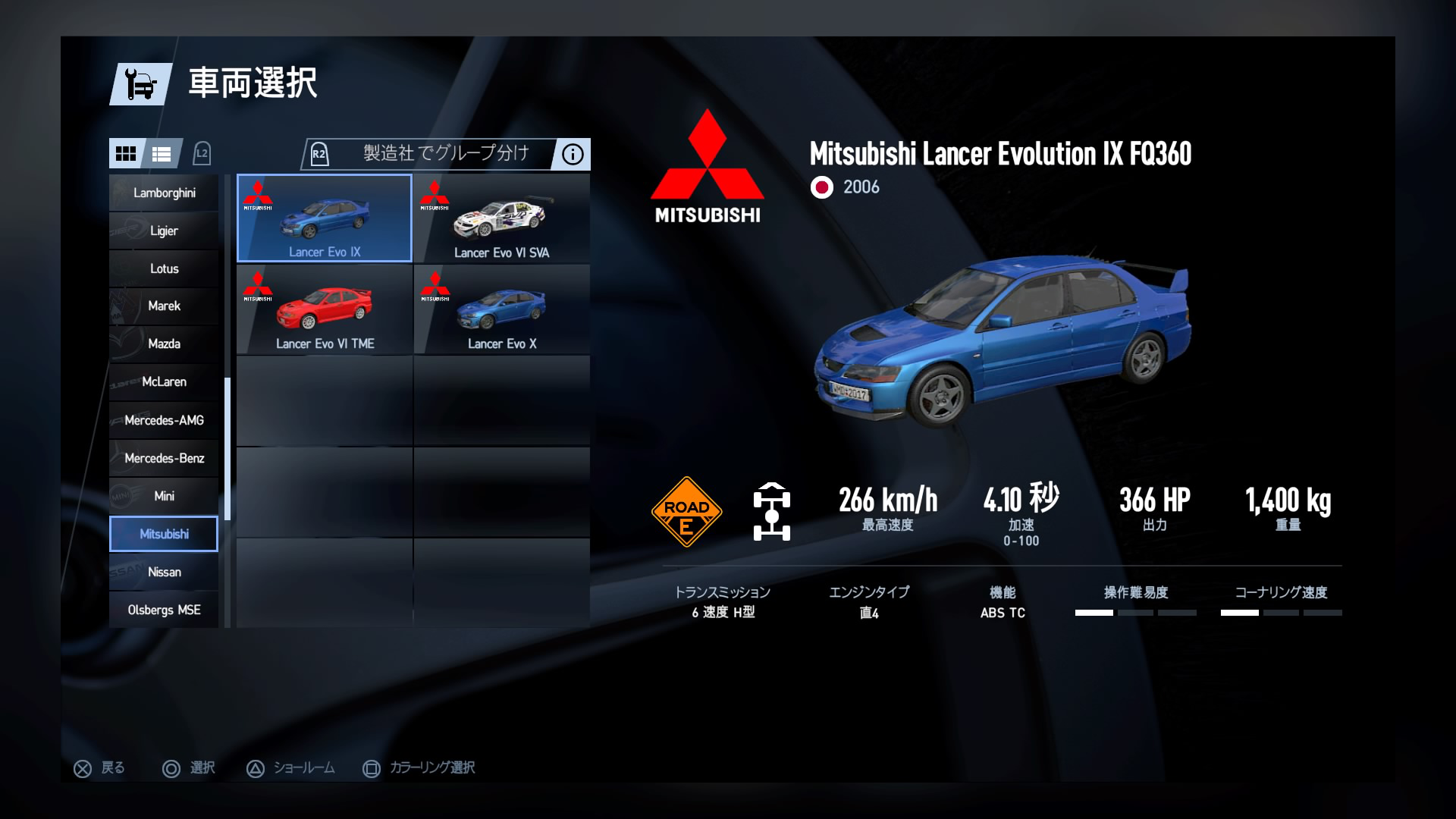This screenshot has height=819, width=1456.
Task: Expand the Mazda manufacturer group
Action: (163, 344)
